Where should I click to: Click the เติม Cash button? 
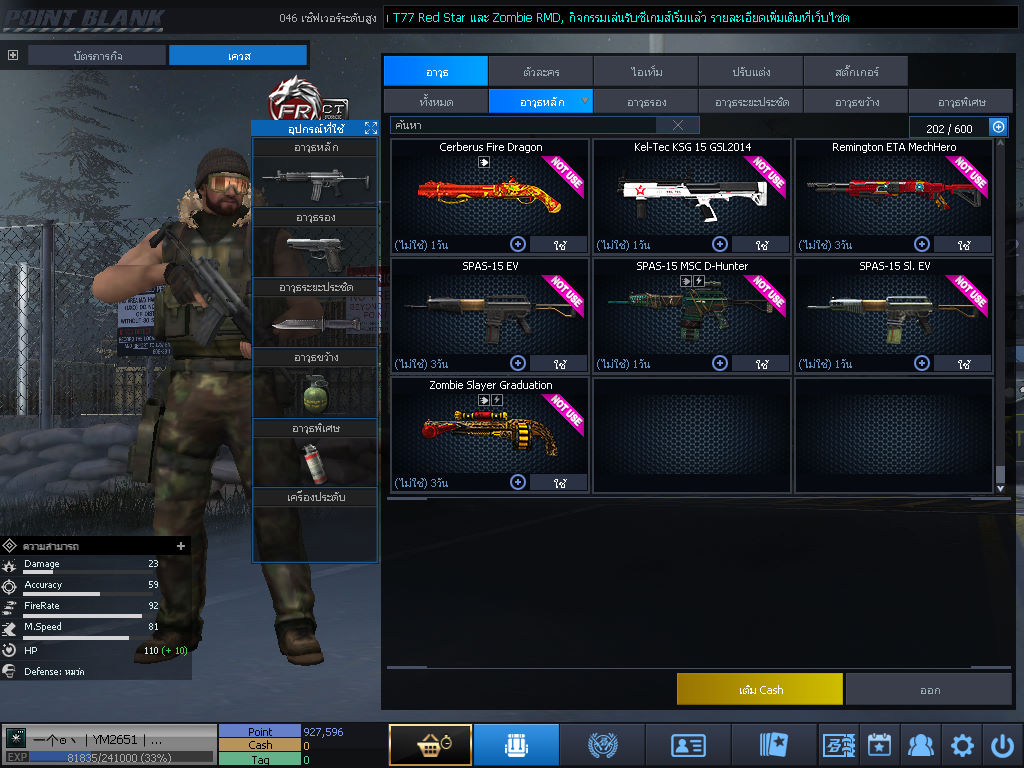point(760,689)
